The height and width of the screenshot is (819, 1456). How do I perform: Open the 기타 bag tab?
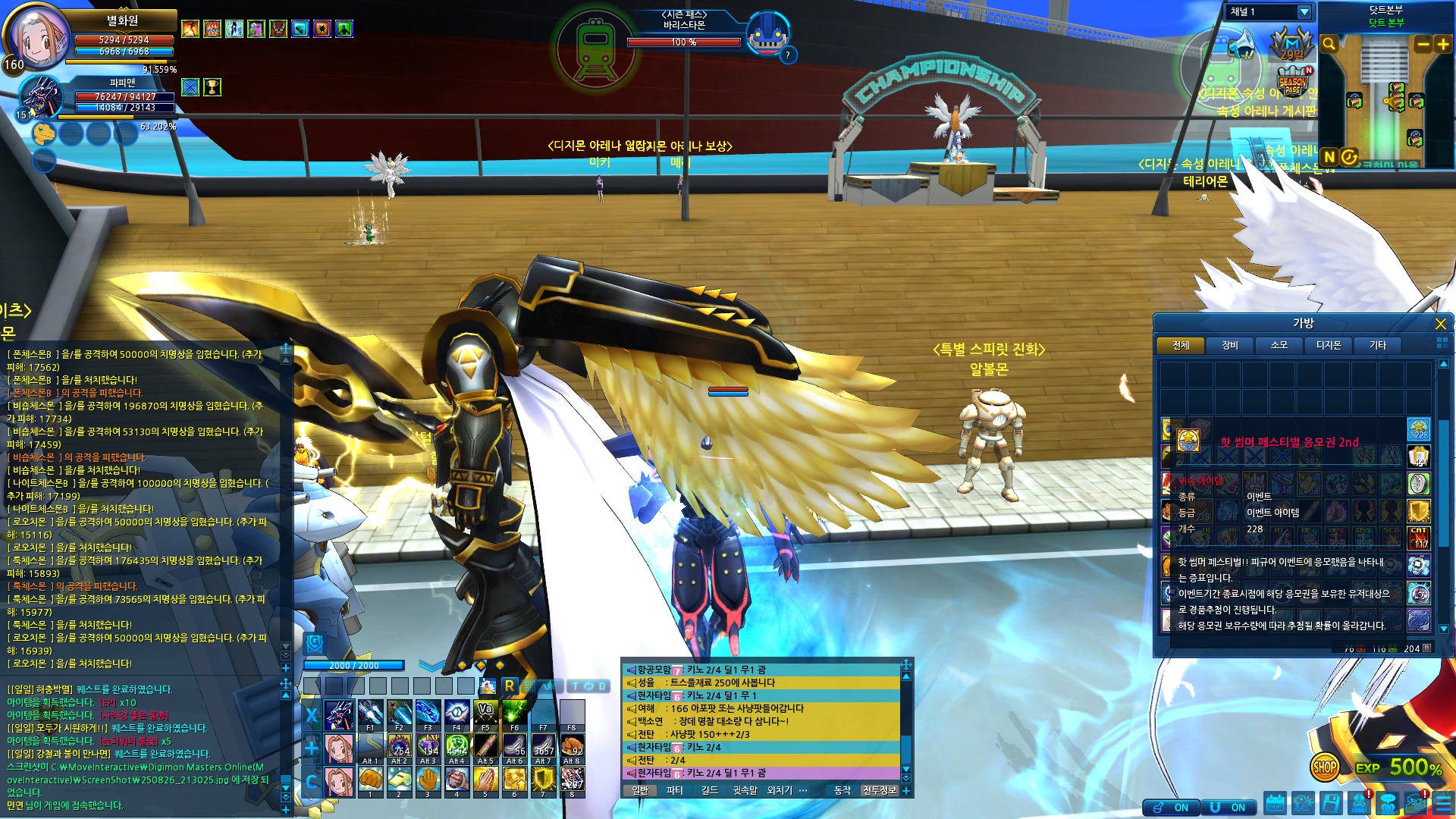[x=1377, y=346]
